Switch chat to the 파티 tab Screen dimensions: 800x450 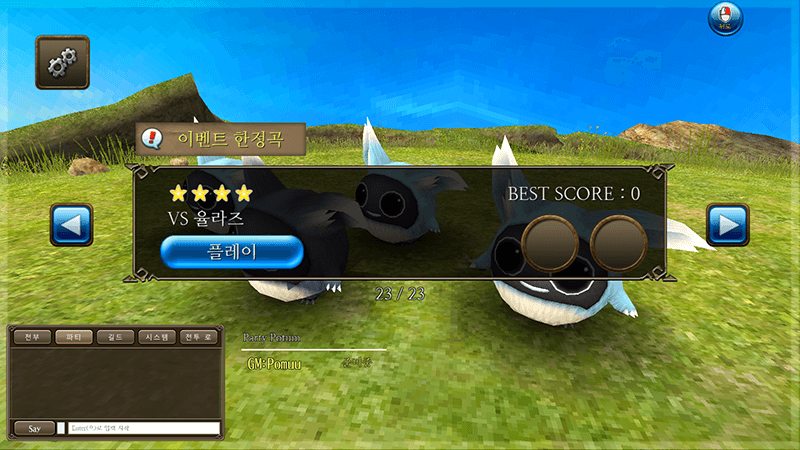73,337
